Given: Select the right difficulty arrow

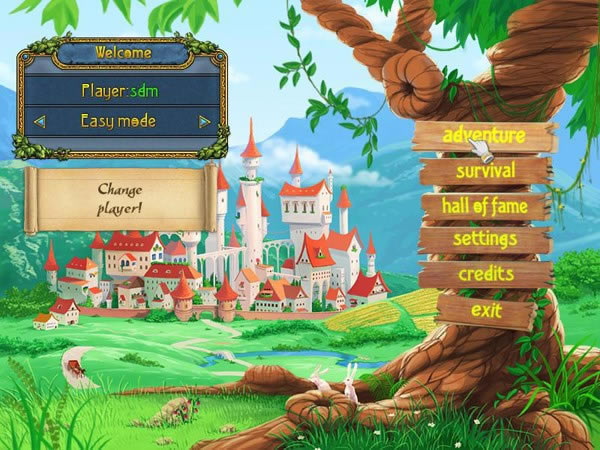Looking at the screenshot, I should (x=204, y=122).
